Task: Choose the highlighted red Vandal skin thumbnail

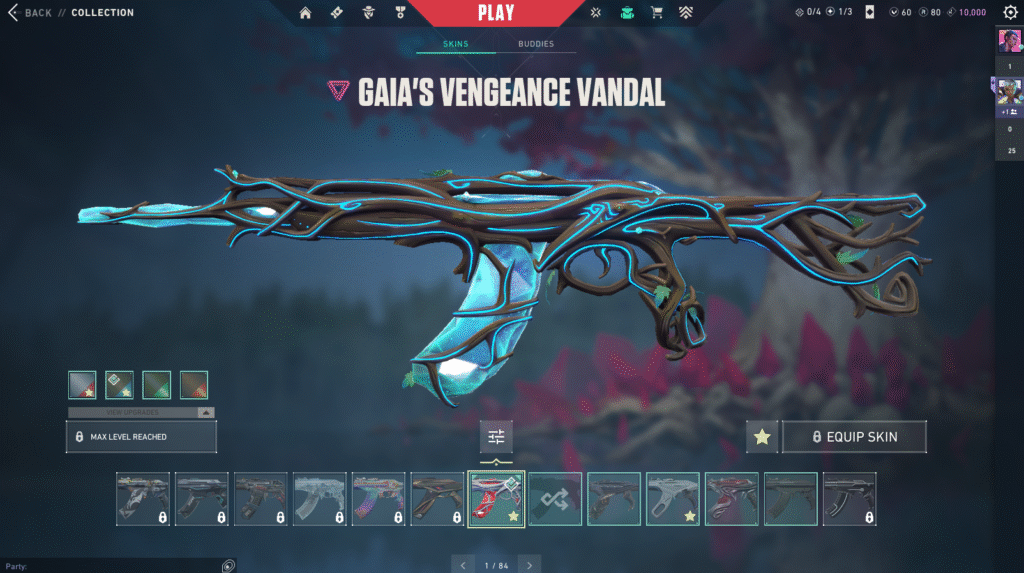Action: click(x=496, y=498)
